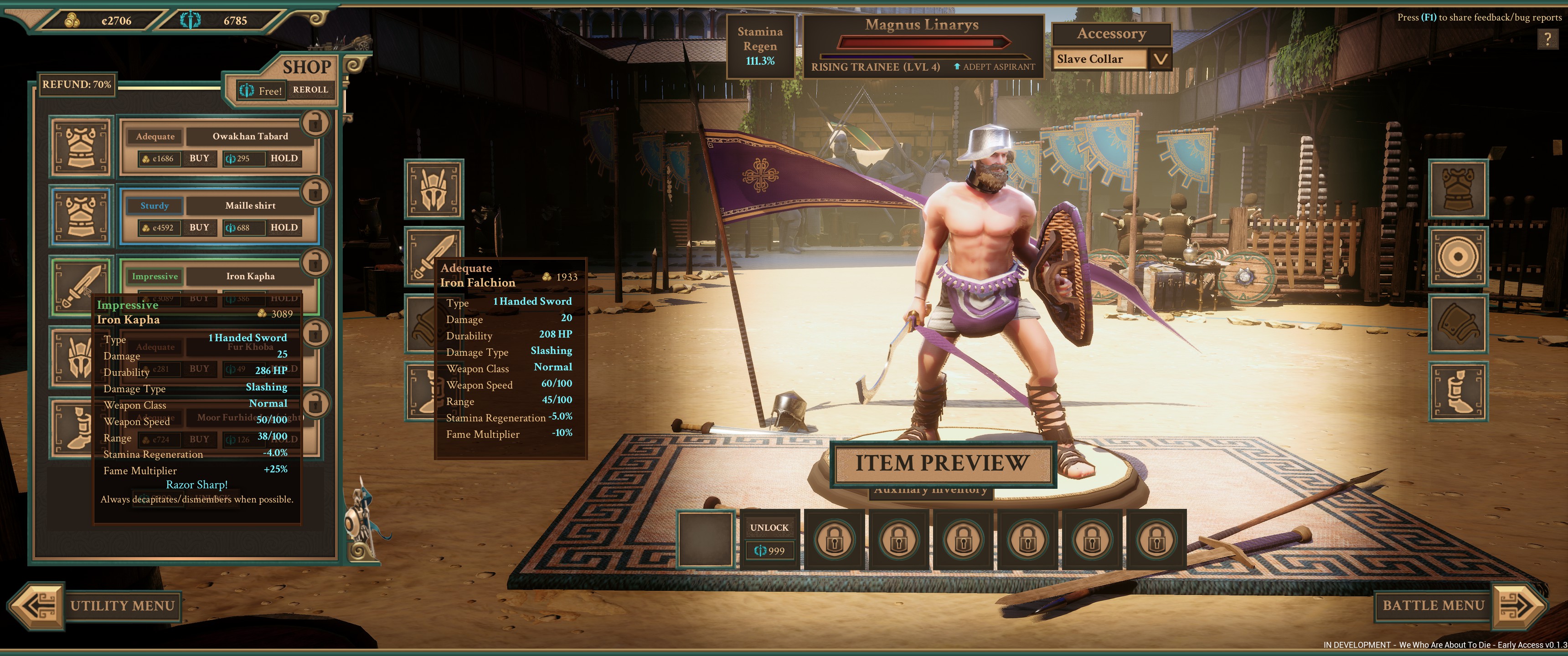Unlock the auxiliary inventory slot for 999

(769, 539)
